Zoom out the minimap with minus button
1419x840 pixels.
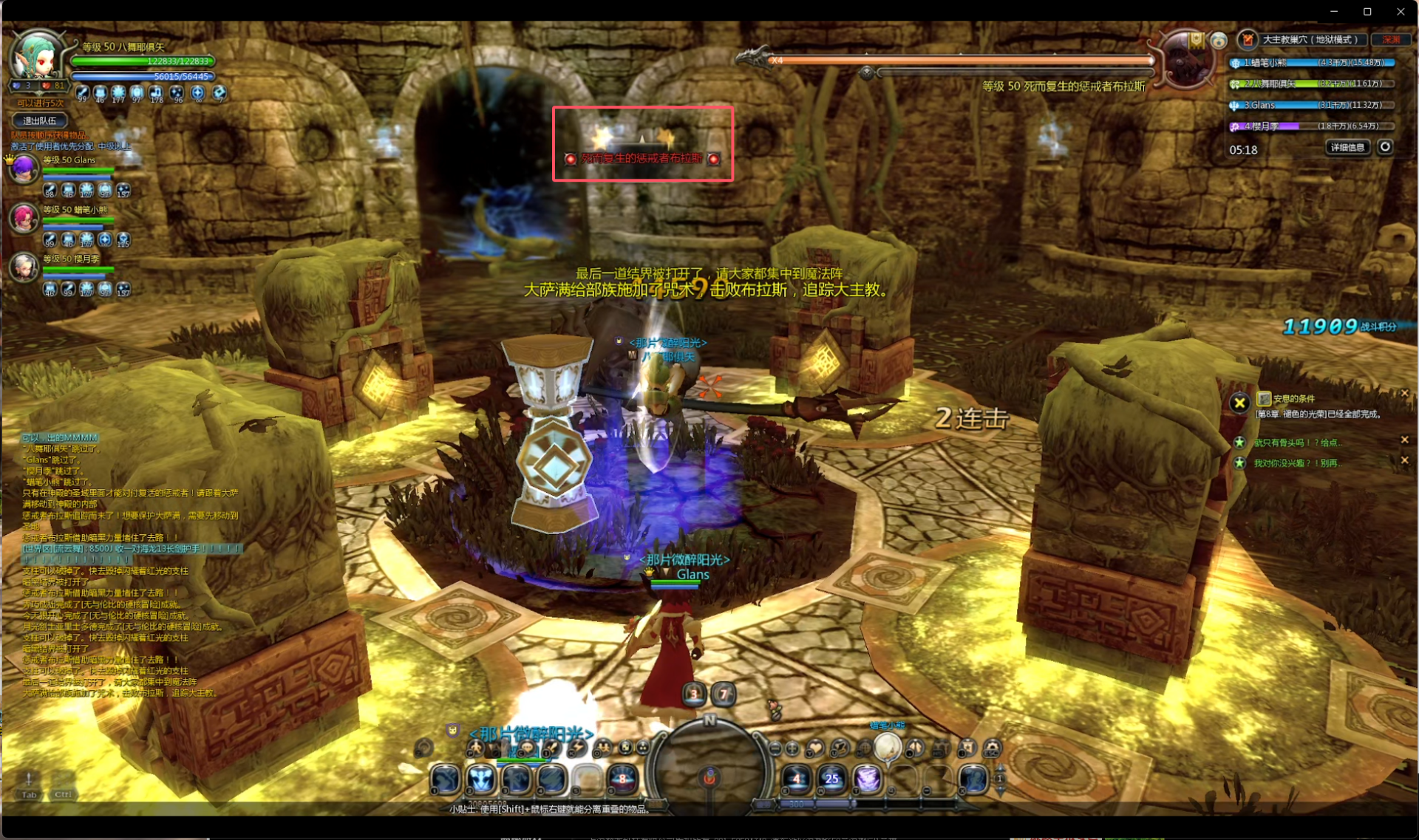tap(775, 748)
